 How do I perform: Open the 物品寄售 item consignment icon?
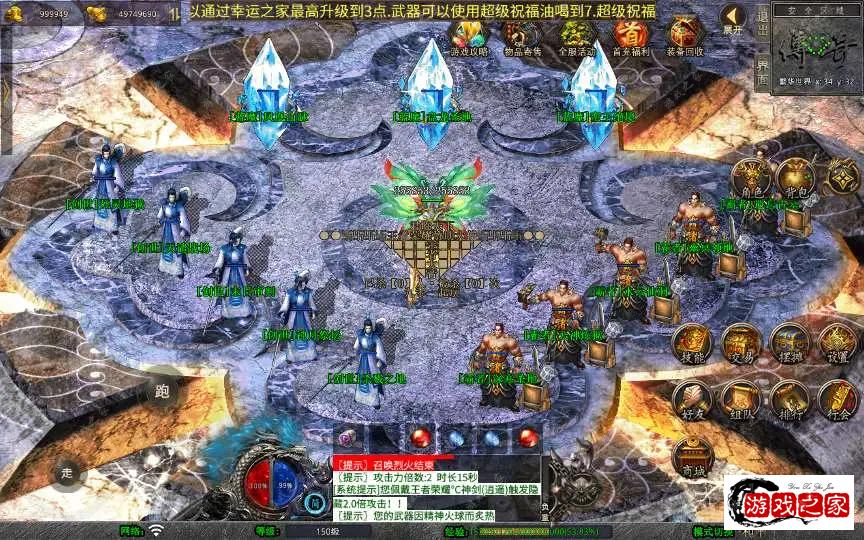[x=520, y=38]
